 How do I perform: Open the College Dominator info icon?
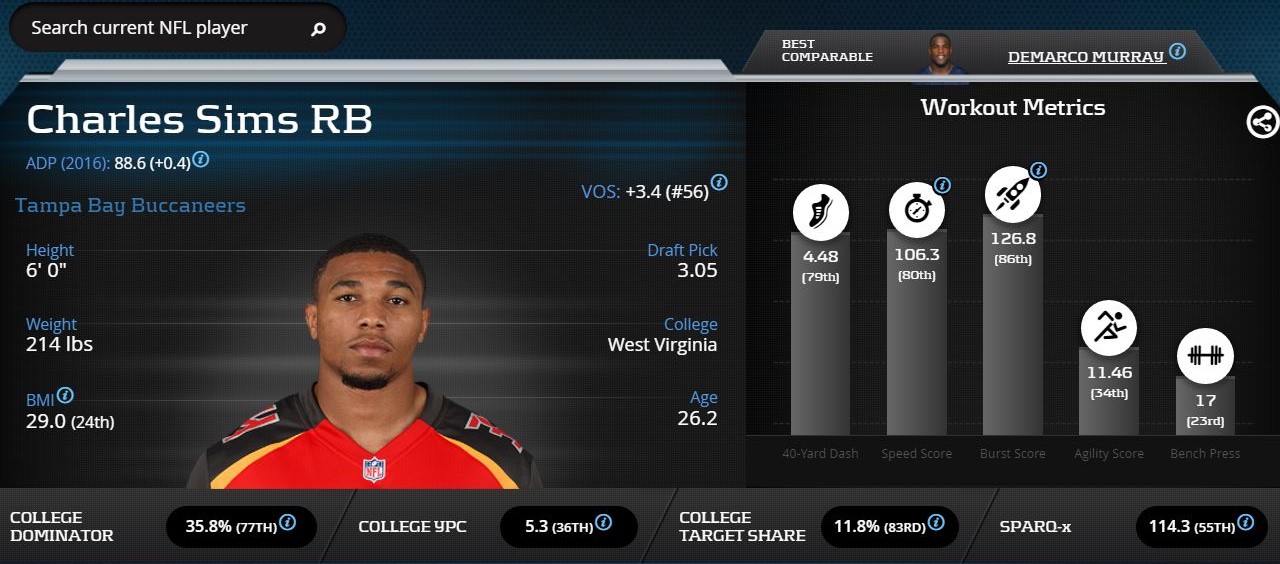[287, 522]
